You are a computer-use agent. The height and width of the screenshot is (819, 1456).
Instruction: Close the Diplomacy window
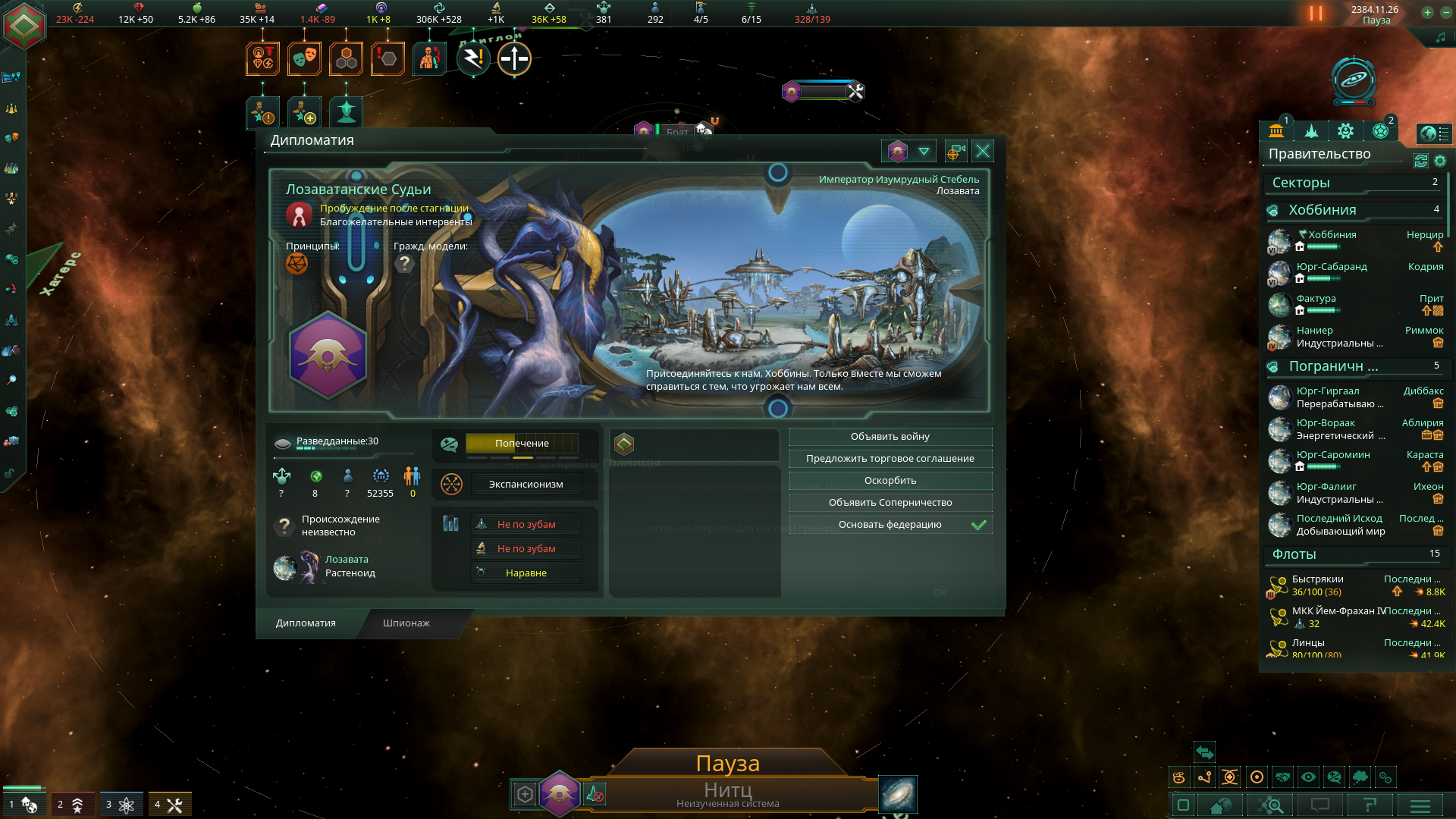click(983, 151)
